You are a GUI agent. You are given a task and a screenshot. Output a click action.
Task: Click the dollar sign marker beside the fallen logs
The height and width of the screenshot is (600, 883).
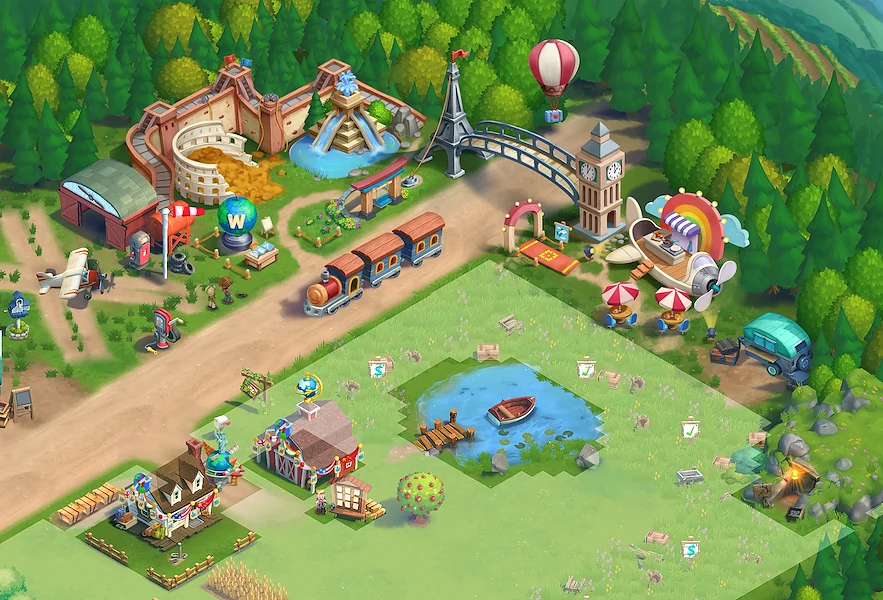point(689,549)
